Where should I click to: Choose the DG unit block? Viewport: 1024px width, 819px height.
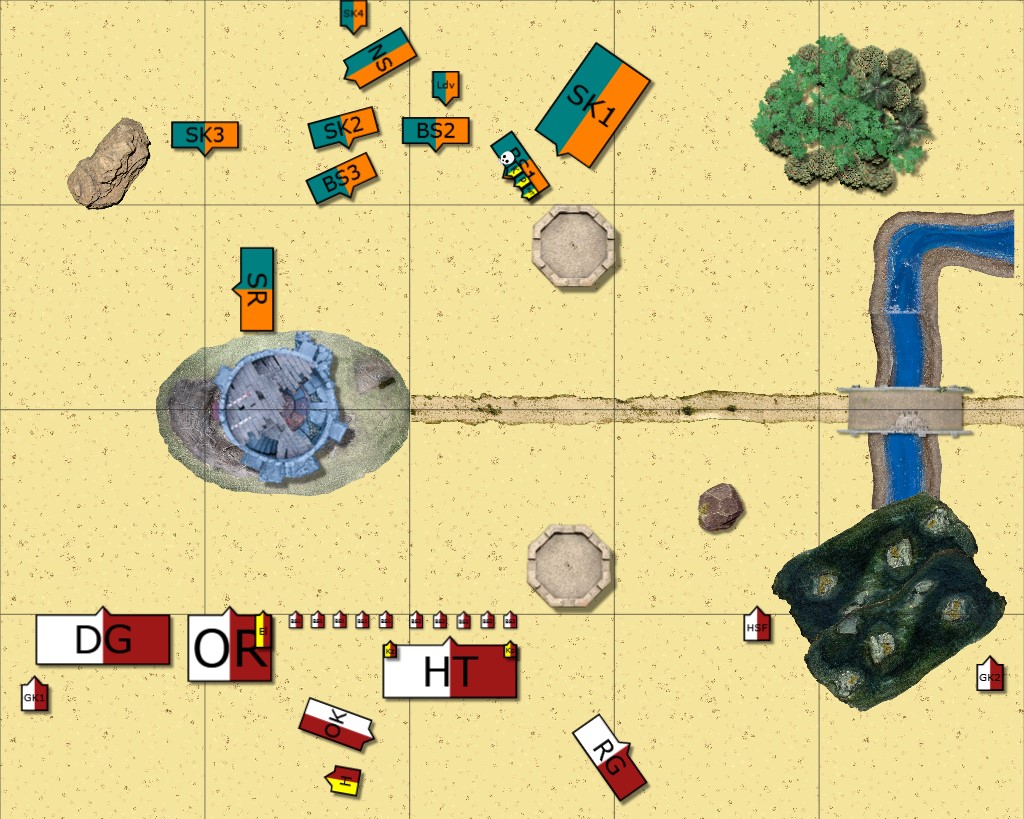(x=103, y=639)
